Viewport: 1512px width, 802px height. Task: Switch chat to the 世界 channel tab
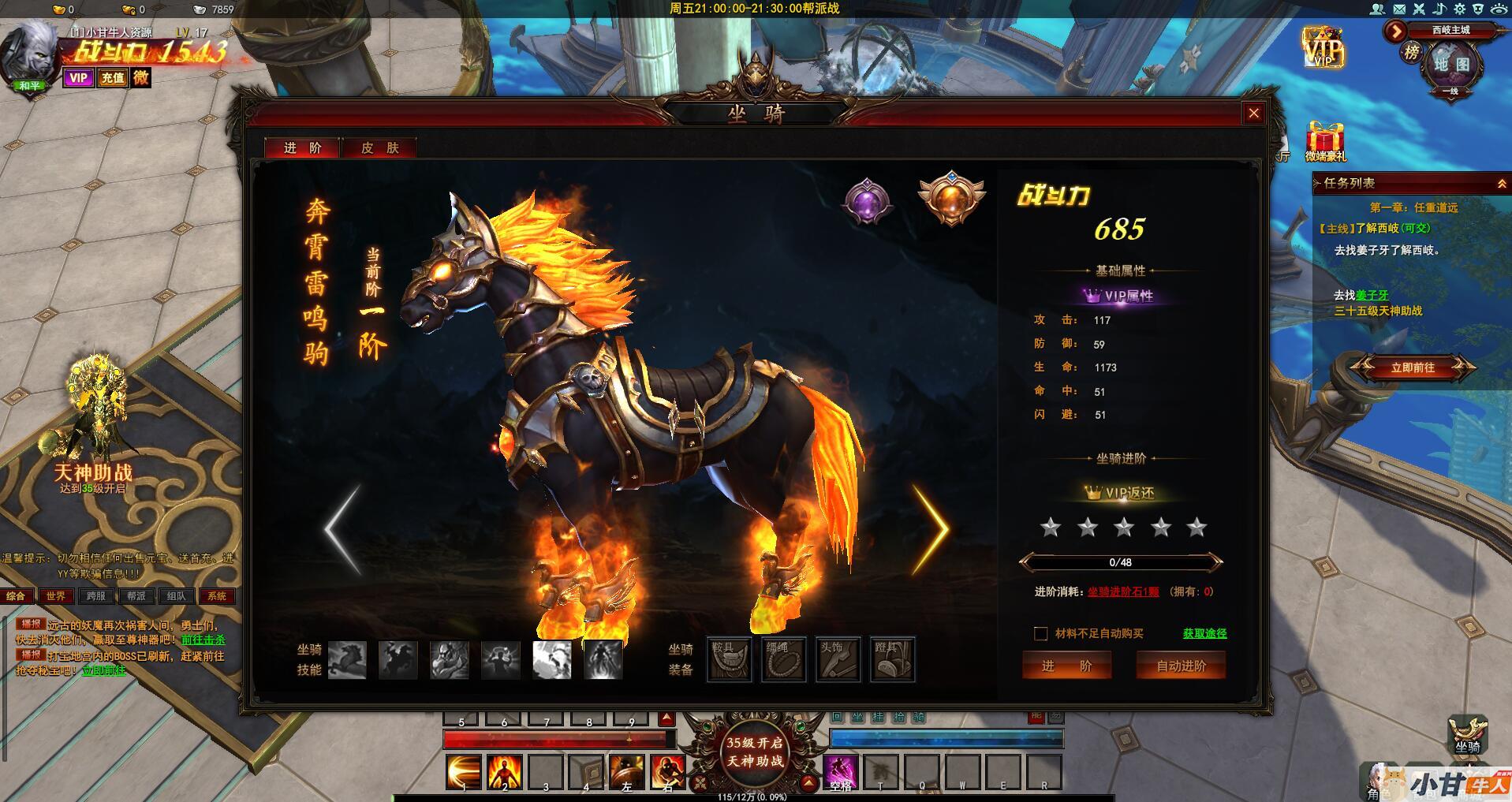coord(56,596)
